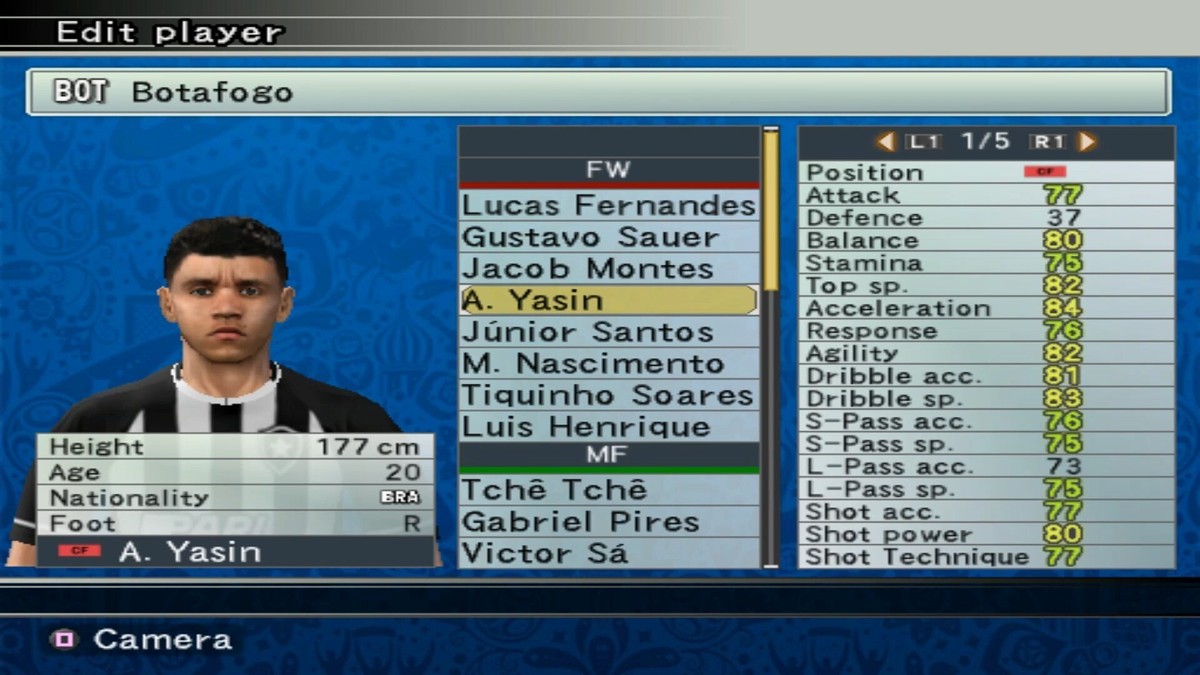This screenshot has width=1200, height=675.
Task: Open the Botafogo team selector bar
Action: click(x=598, y=92)
